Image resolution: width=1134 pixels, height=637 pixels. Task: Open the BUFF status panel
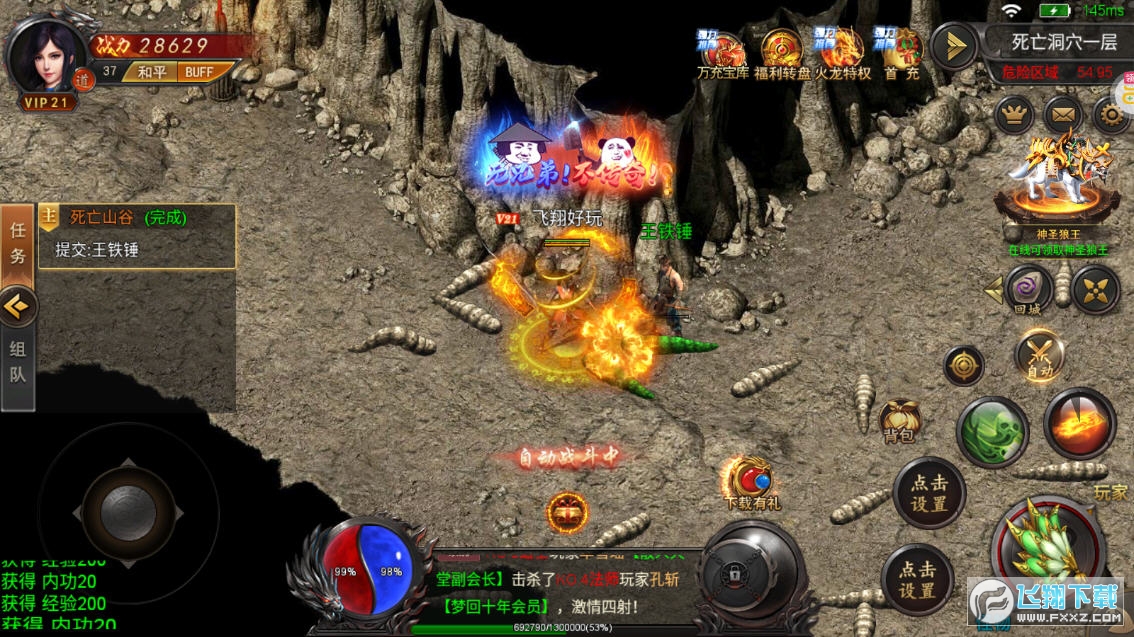200,72
